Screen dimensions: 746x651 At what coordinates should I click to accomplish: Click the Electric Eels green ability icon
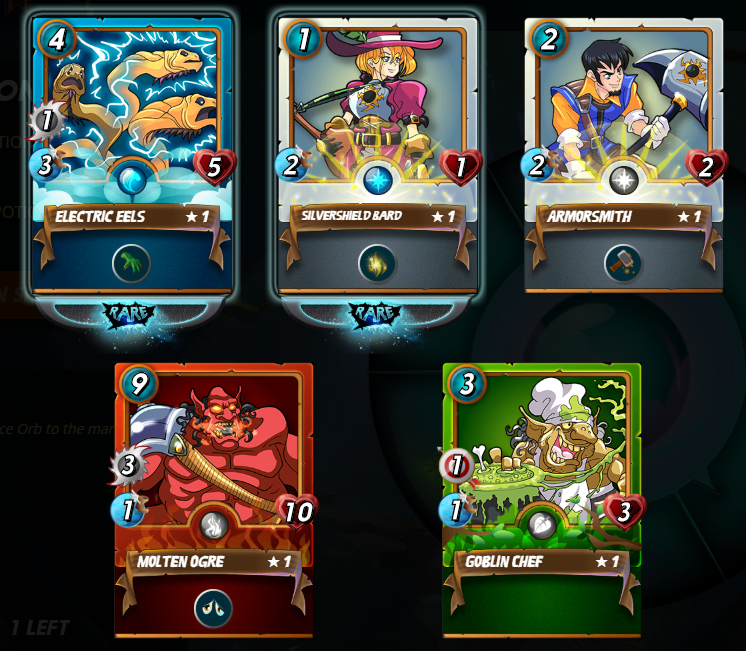coord(132,264)
